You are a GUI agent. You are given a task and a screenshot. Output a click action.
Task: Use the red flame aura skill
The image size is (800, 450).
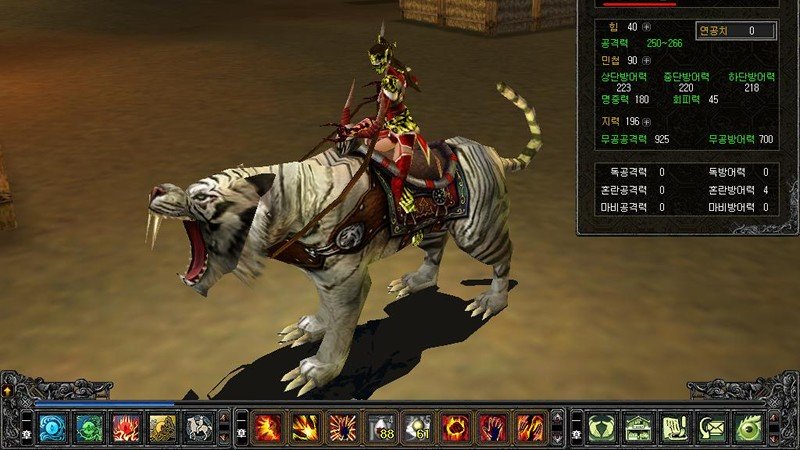click(126, 428)
